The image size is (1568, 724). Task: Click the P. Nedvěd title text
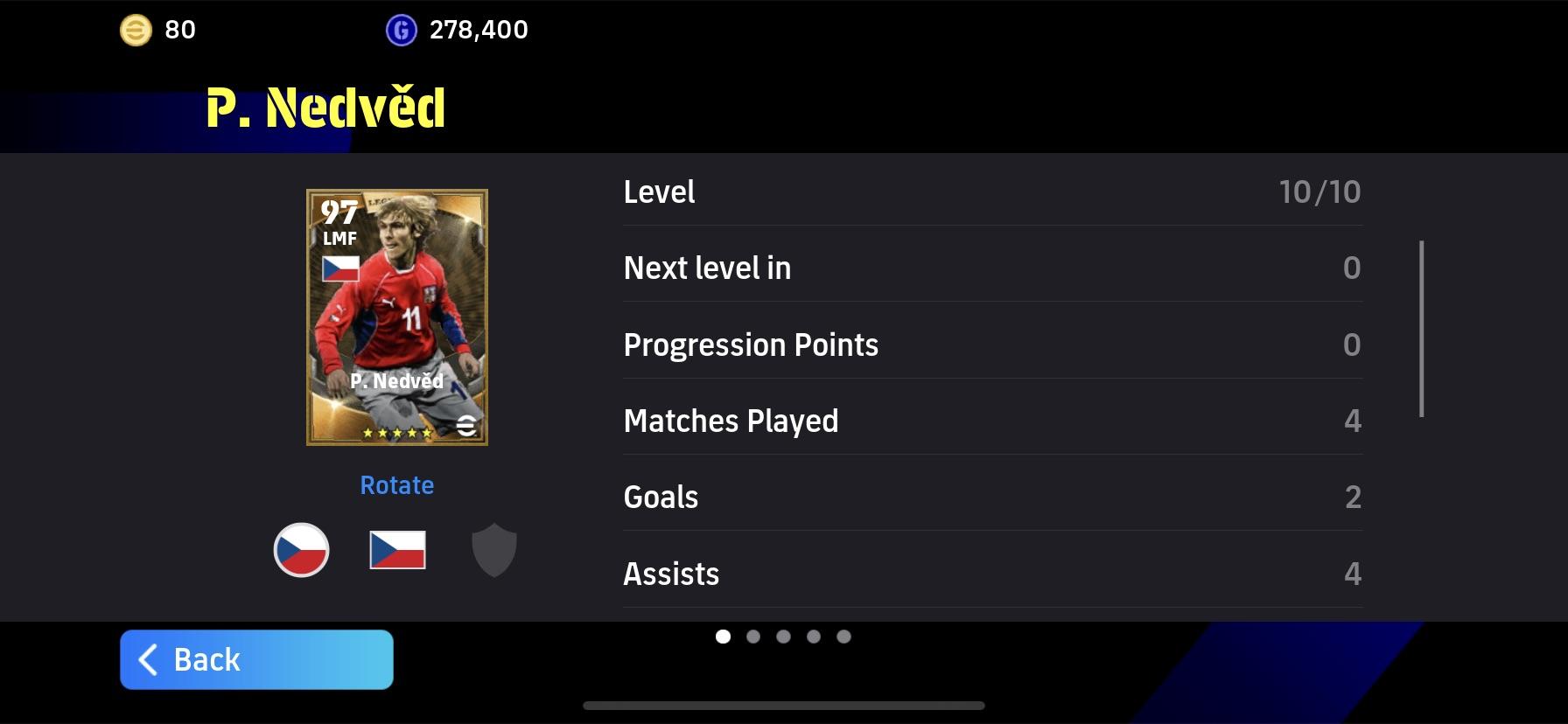[324, 108]
